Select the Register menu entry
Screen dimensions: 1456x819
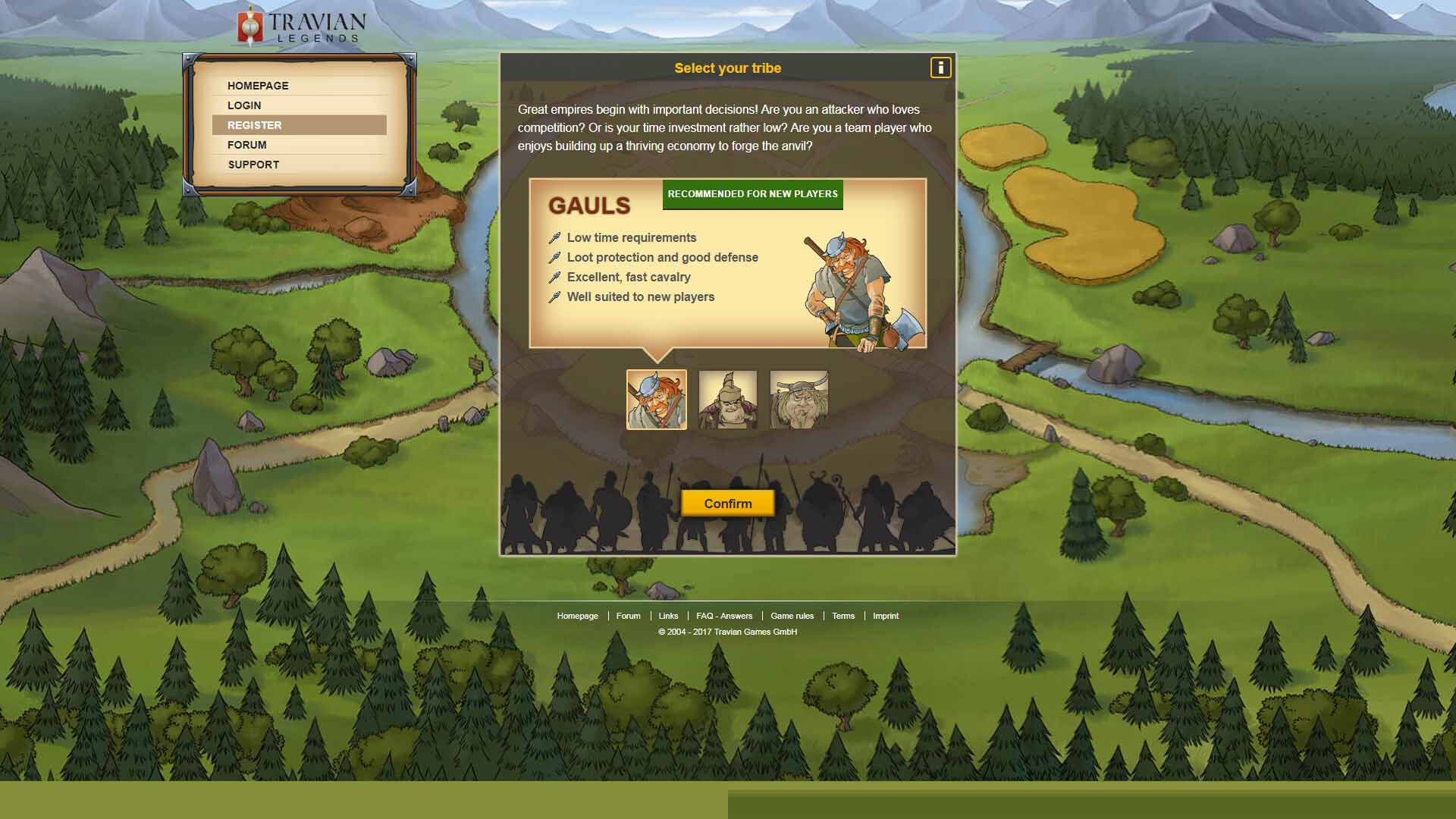point(255,125)
